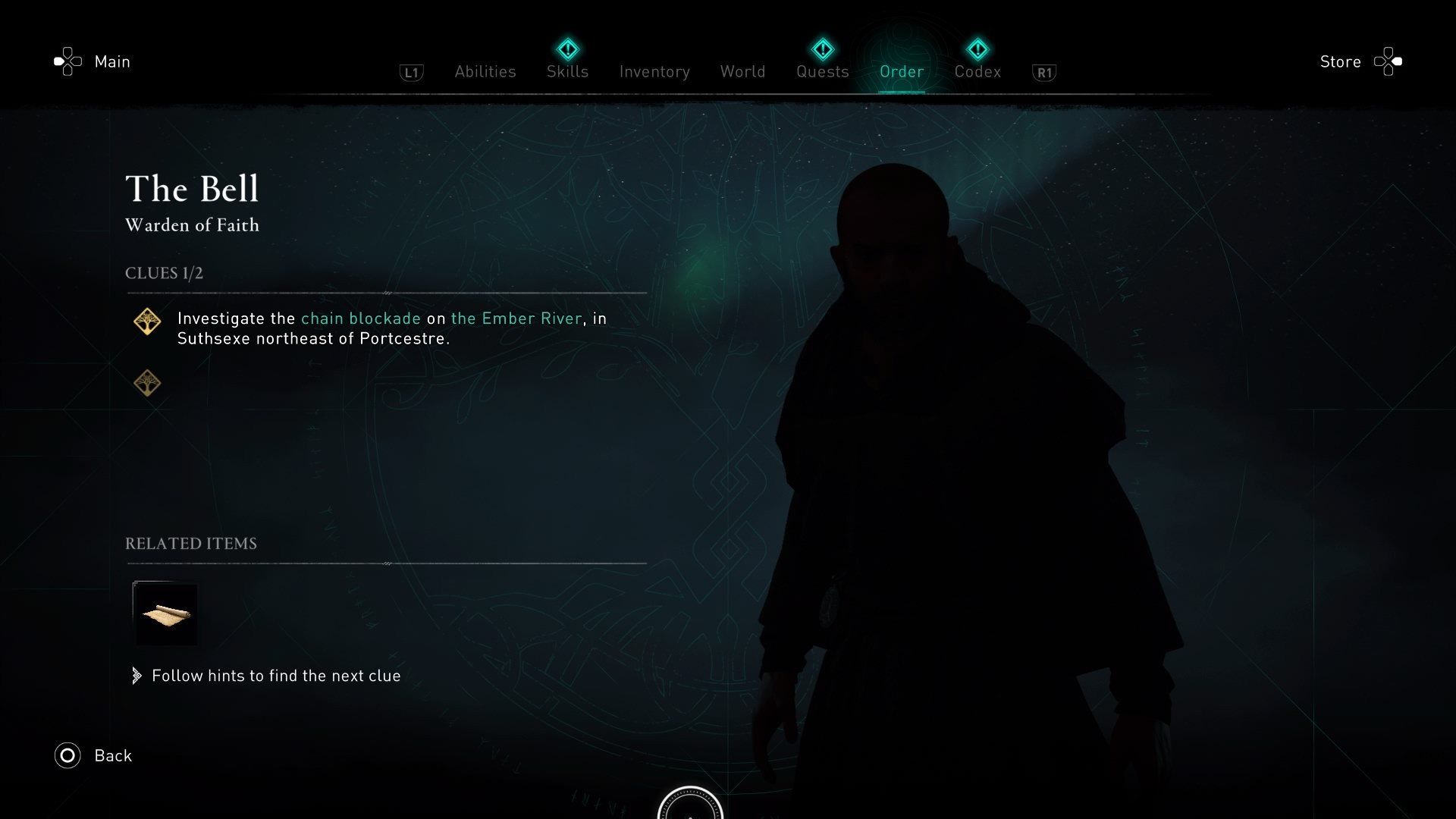Click the scroll document thumbnail
The image size is (1456, 819).
165,614
